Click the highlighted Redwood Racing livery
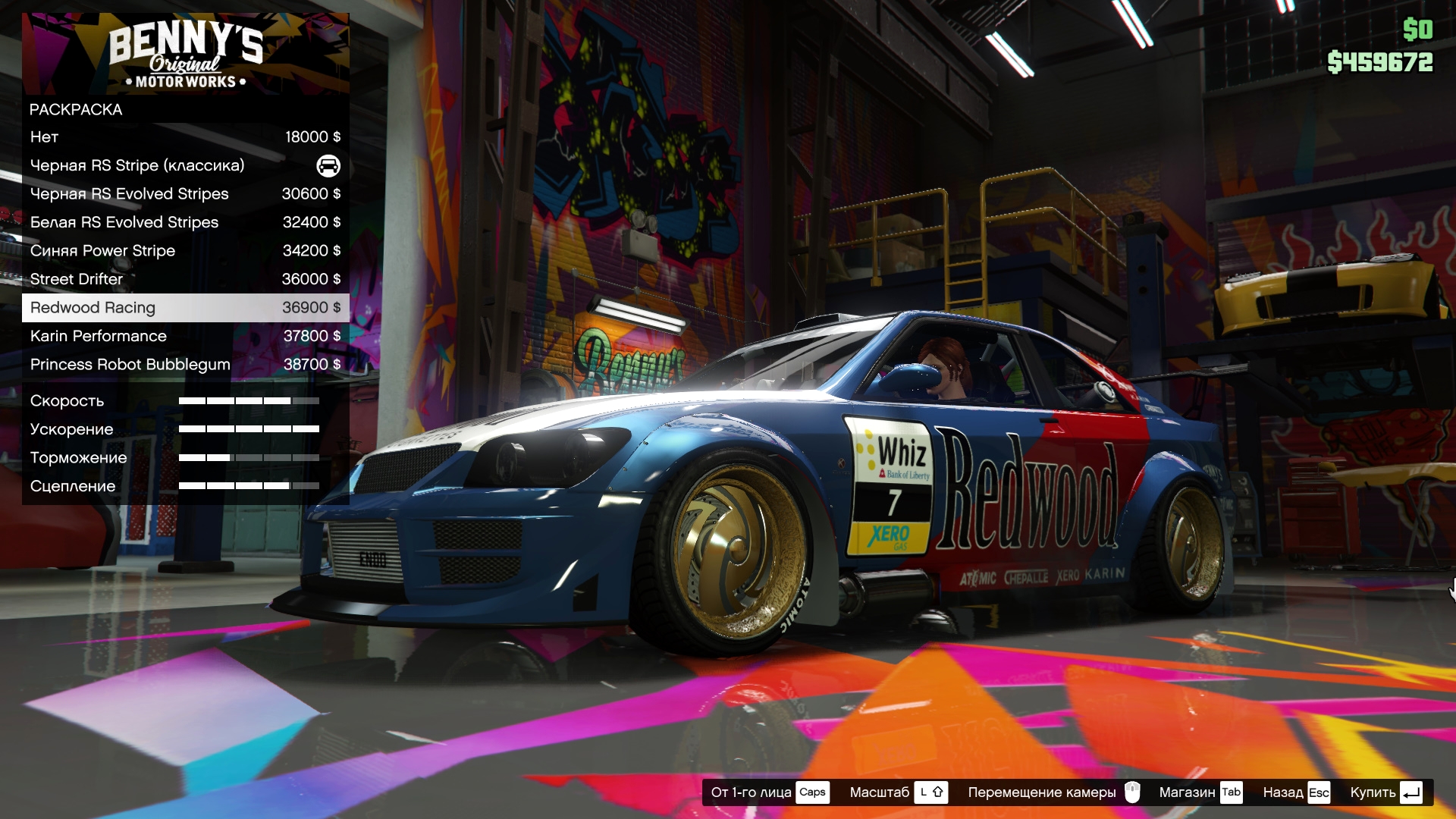Screen dimensions: 1456x819 coord(185,308)
